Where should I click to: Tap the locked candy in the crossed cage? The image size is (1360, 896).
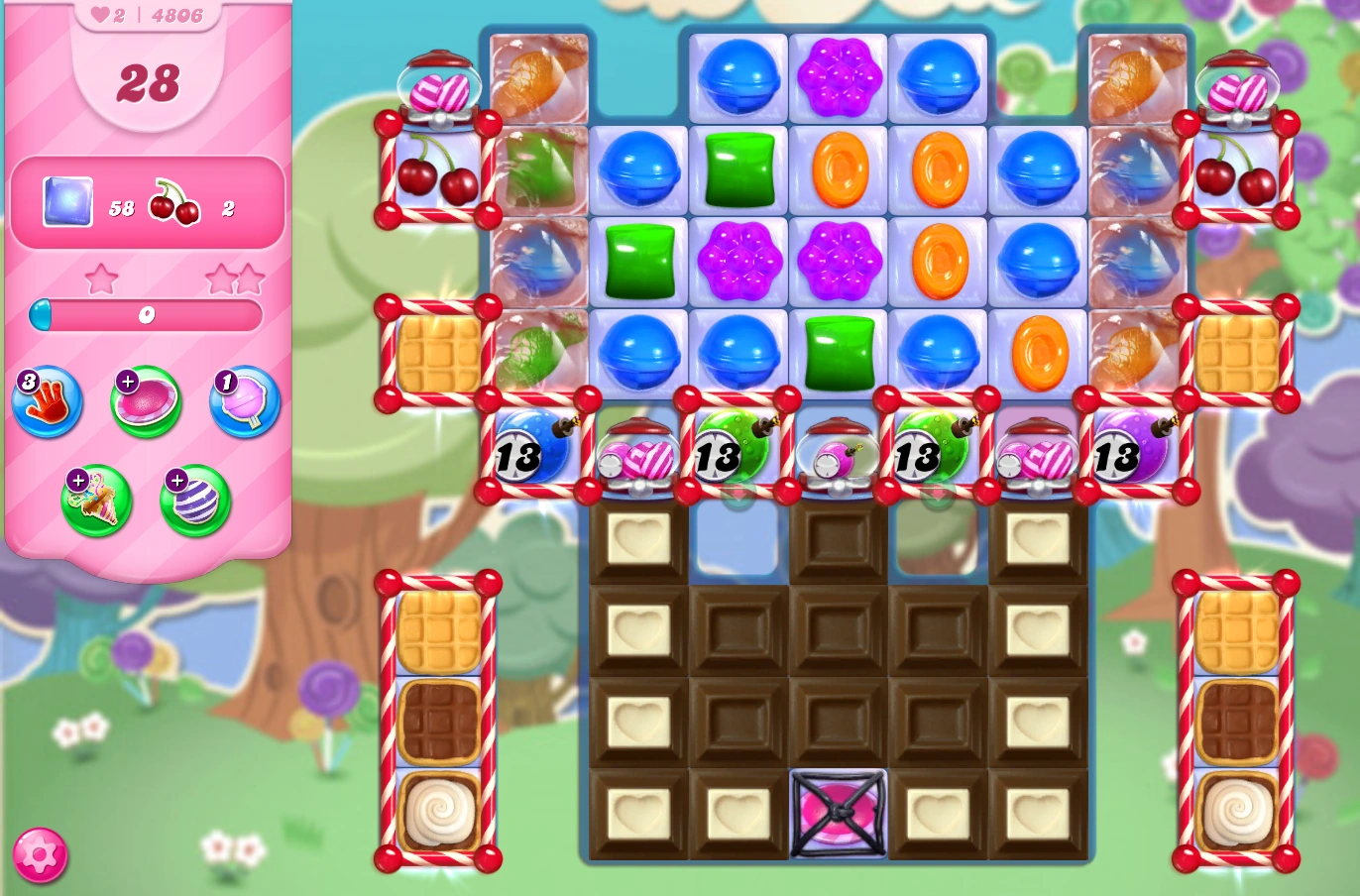coord(838,815)
